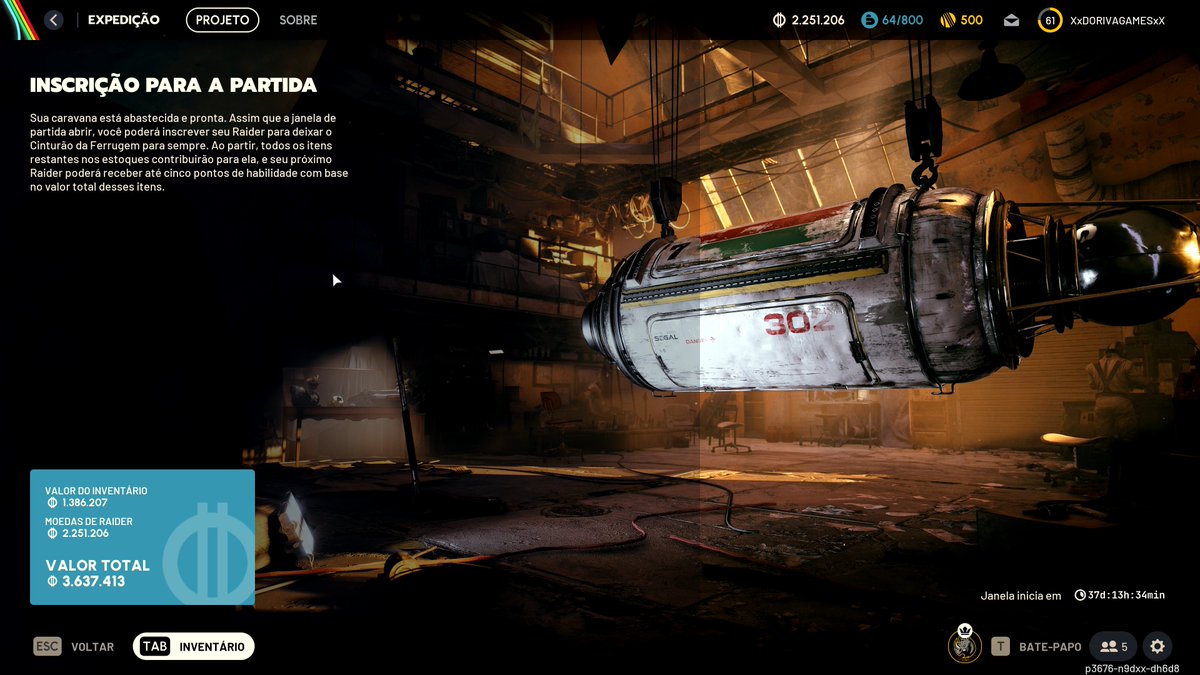This screenshot has height=675, width=1200.
Task: Open the Bate-Papo chat
Action: [x=1034, y=647]
